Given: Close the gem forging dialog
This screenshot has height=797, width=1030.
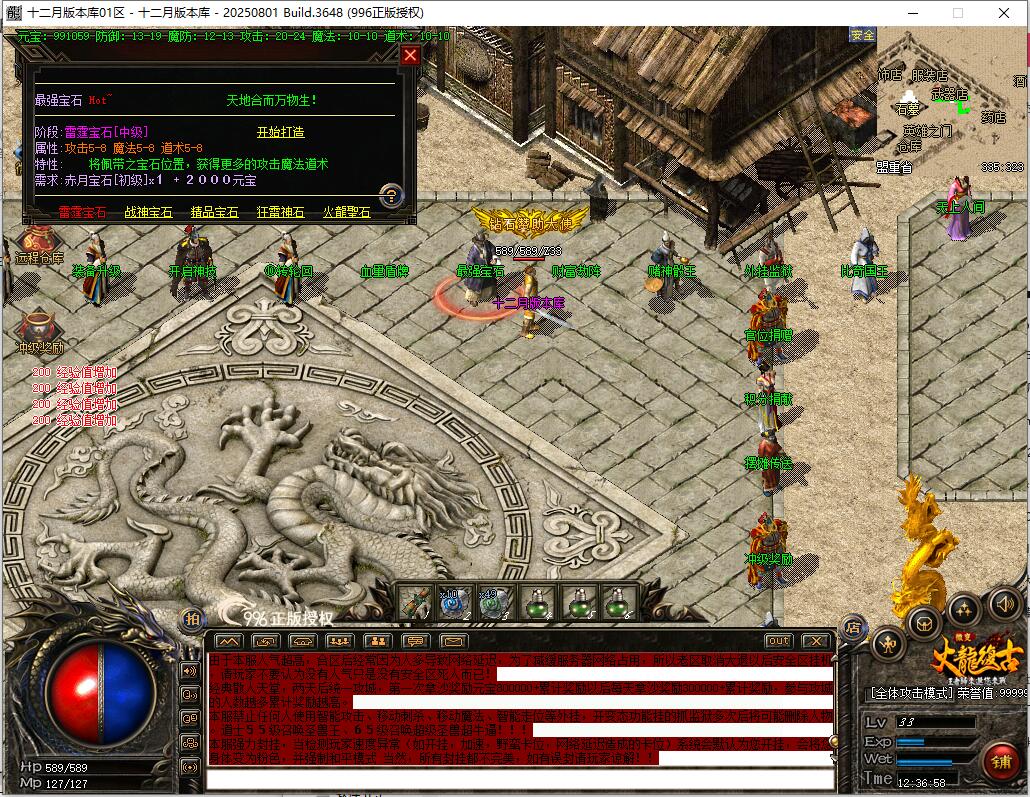Looking at the screenshot, I should pos(410,56).
